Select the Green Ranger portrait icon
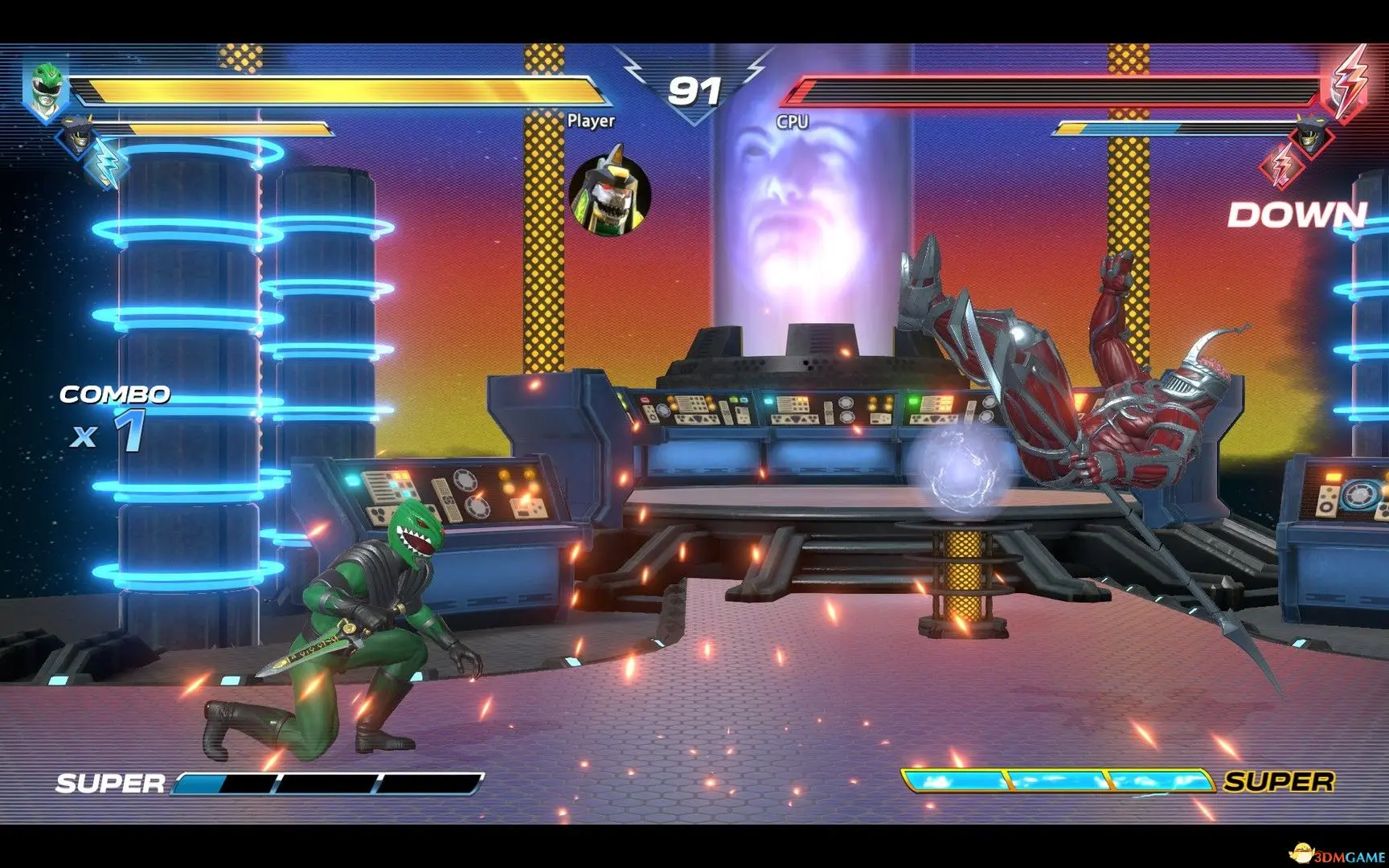 click(x=47, y=88)
